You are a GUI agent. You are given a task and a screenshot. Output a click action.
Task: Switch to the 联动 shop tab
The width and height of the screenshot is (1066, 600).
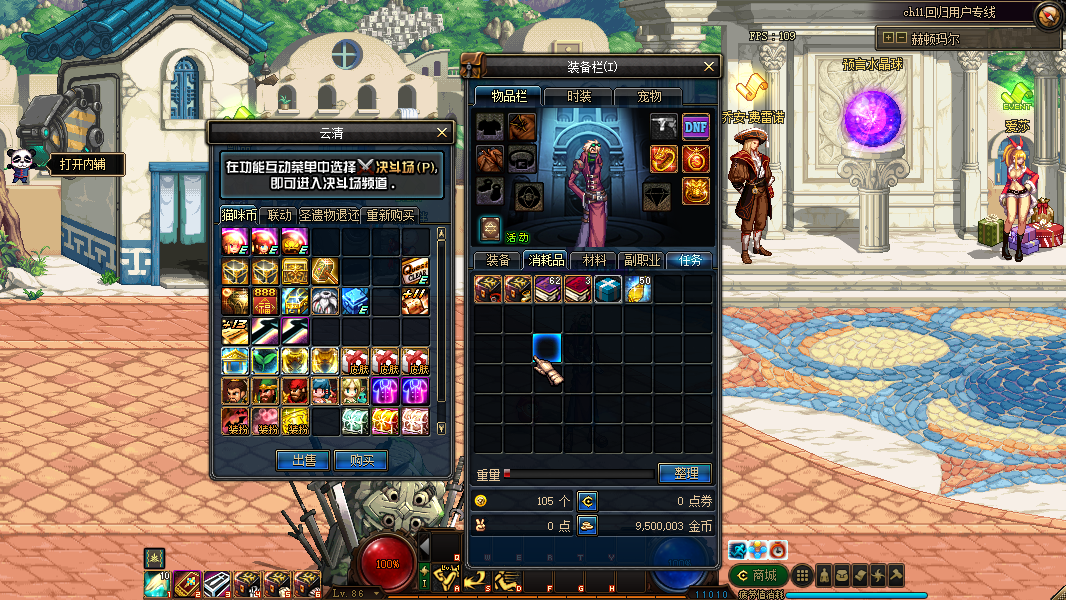coord(279,215)
